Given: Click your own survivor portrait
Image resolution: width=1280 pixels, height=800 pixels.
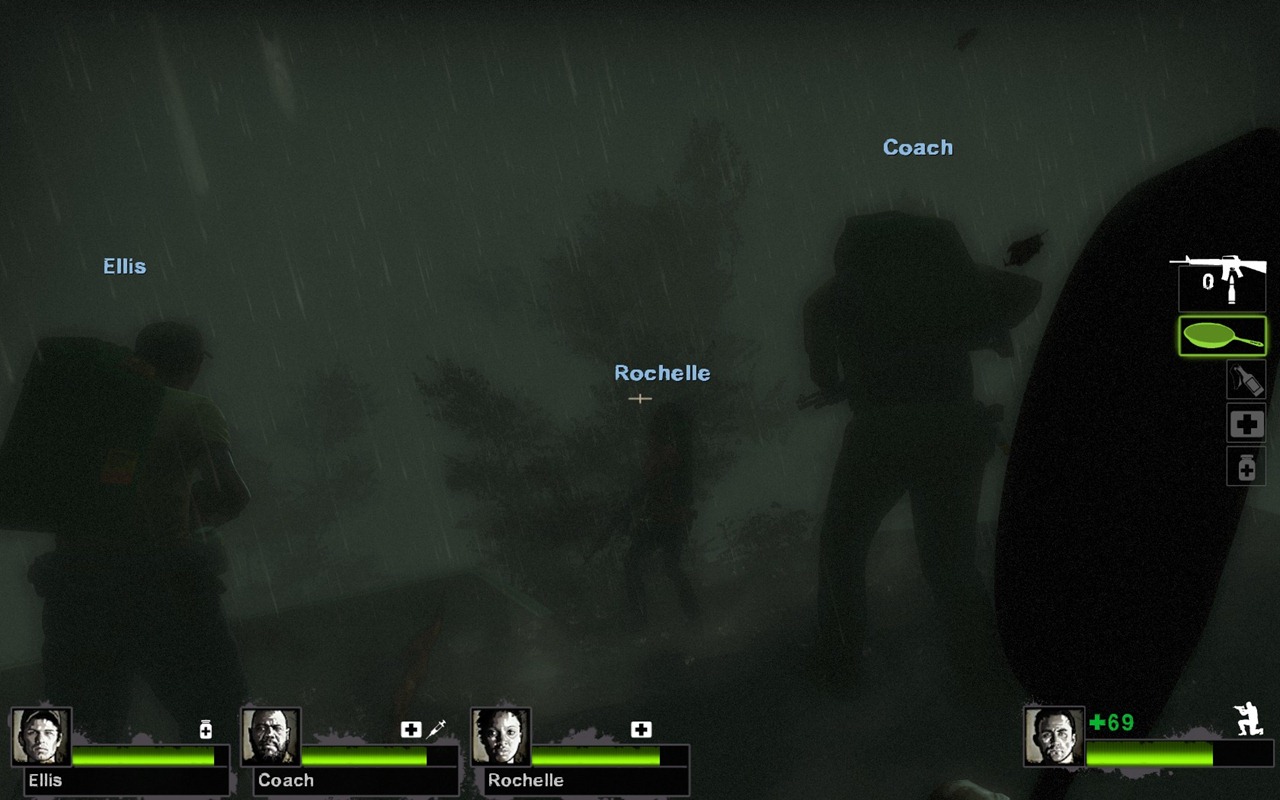Looking at the screenshot, I should click(x=1054, y=736).
